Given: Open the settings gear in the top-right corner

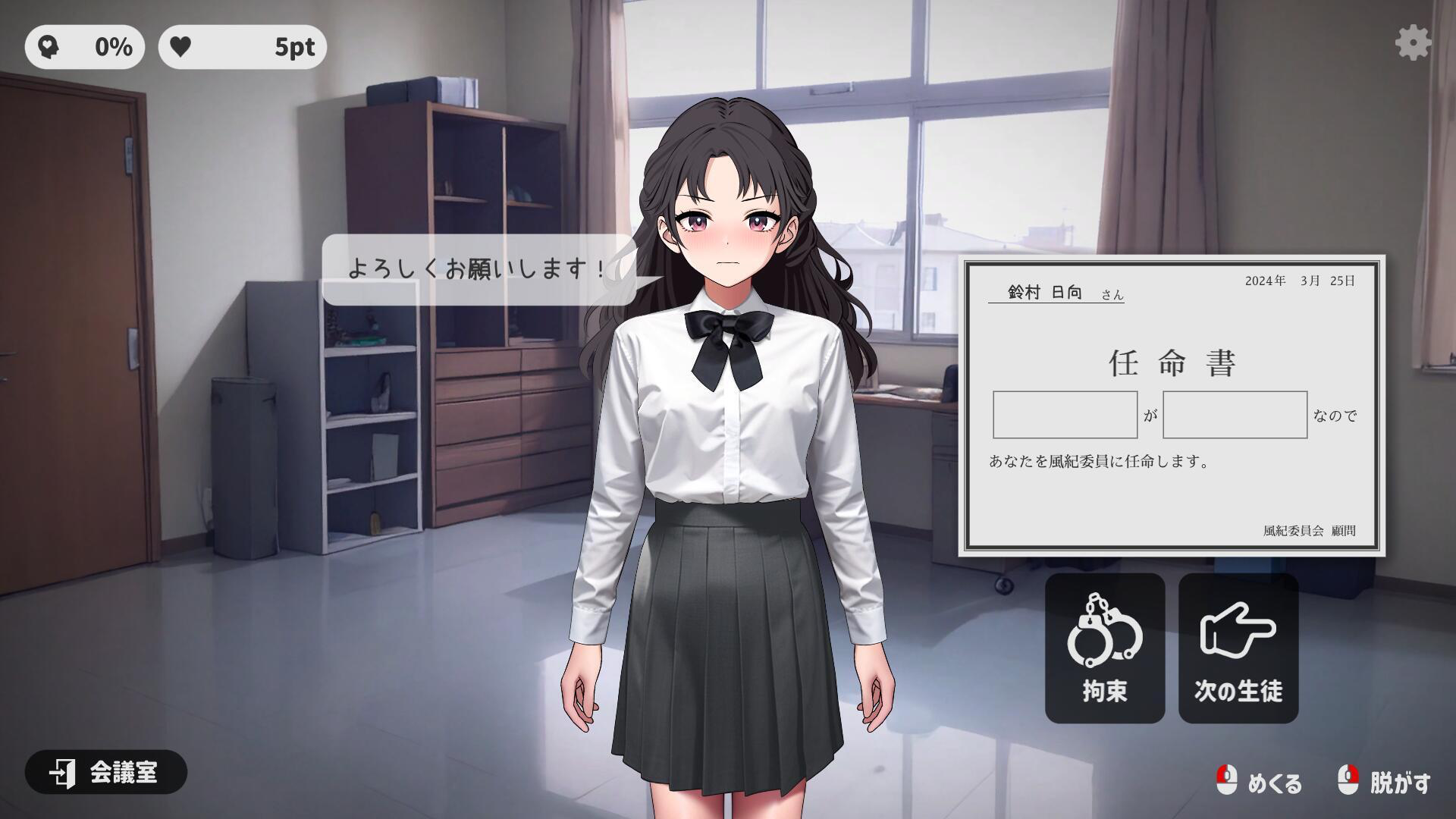Looking at the screenshot, I should click(1412, 44).
